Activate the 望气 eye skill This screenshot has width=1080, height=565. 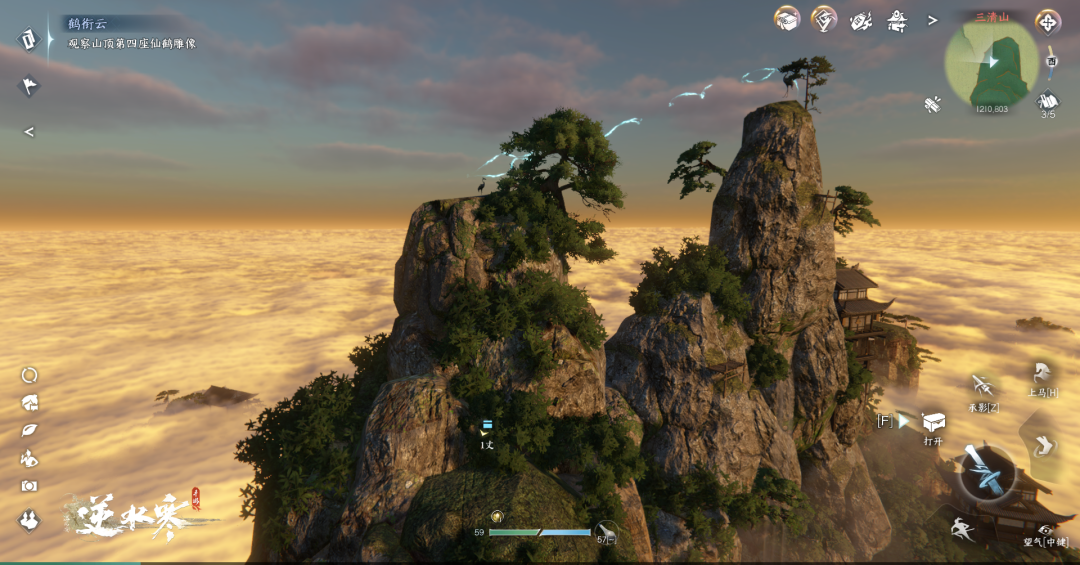(1045, 529)
